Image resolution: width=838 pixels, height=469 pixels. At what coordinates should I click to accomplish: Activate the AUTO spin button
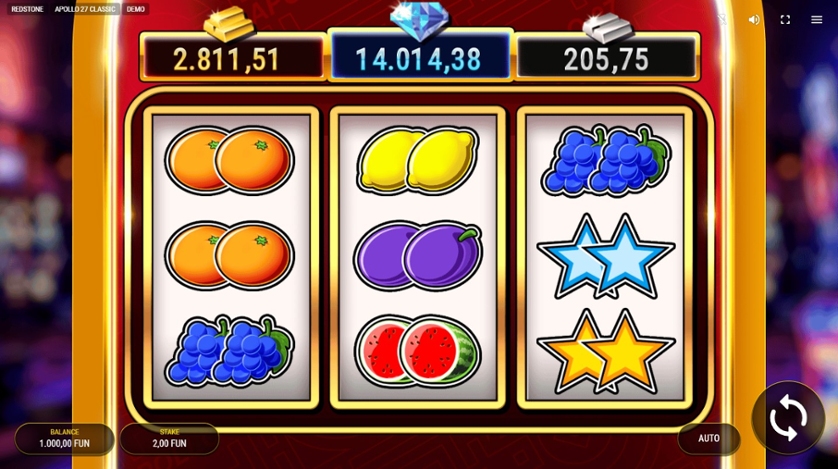coord(709,439)
